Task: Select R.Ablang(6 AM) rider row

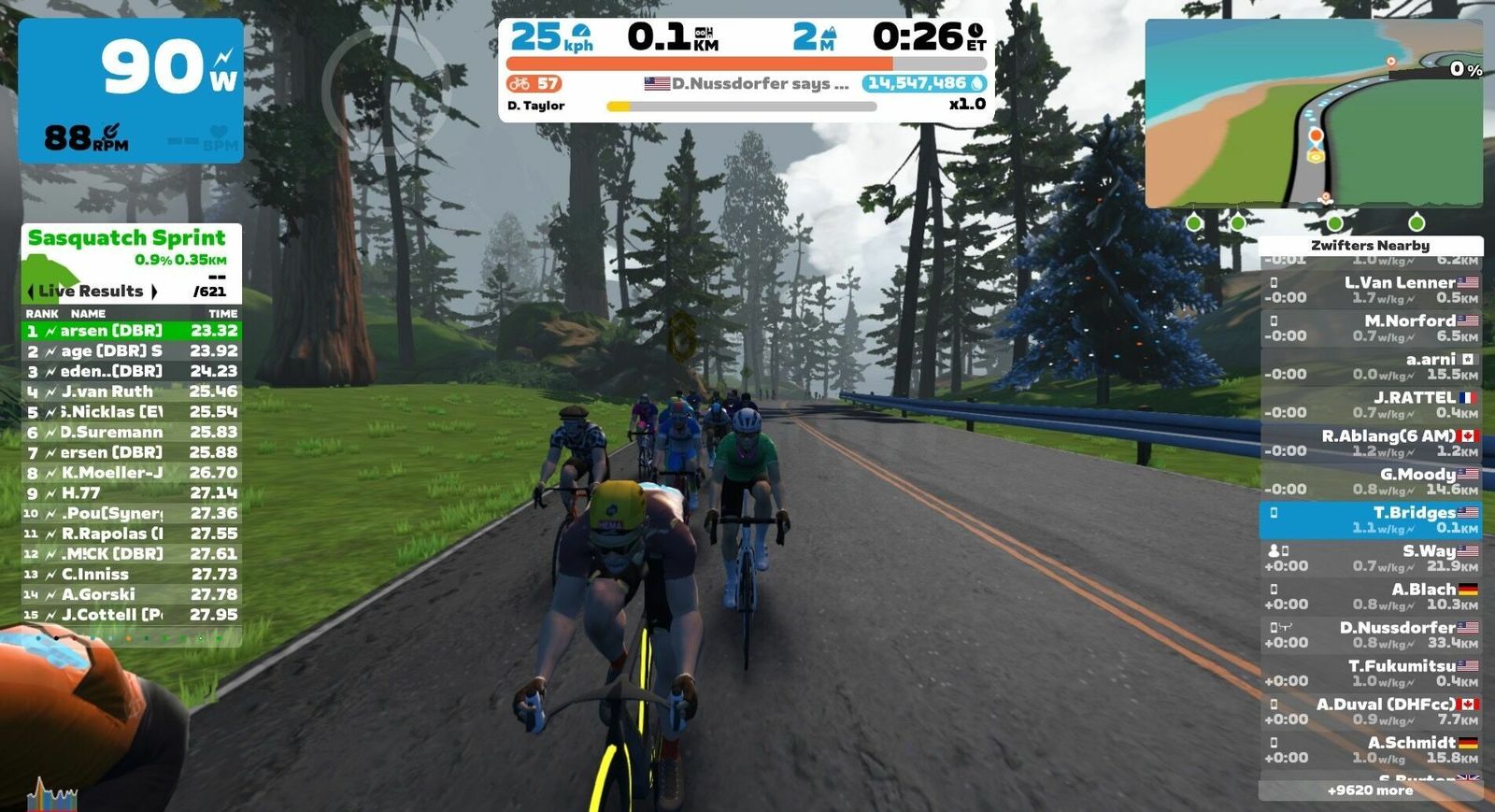Action: pos(1370,443)
